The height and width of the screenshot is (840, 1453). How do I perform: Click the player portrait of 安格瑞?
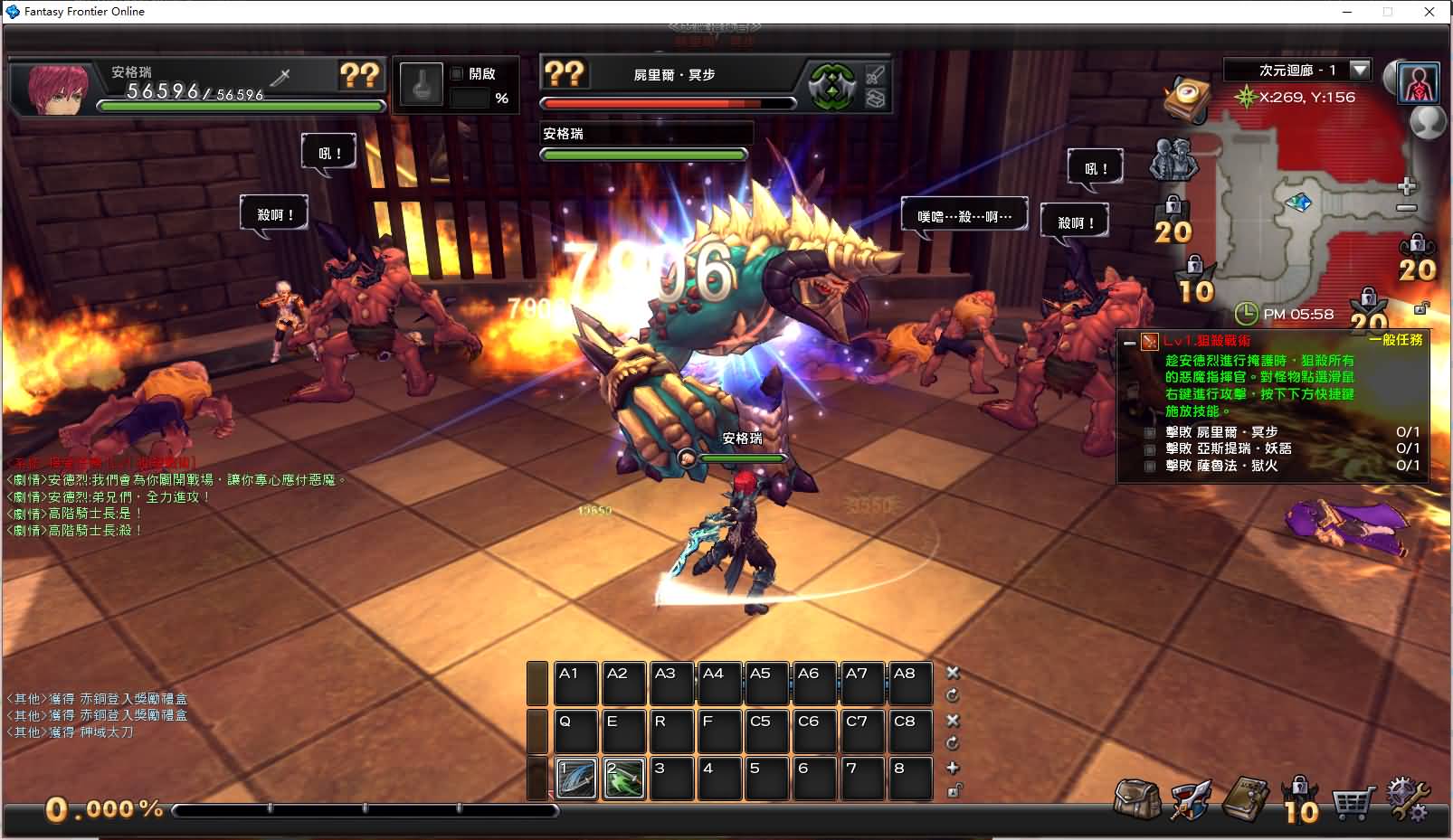(x=58, y=87)
